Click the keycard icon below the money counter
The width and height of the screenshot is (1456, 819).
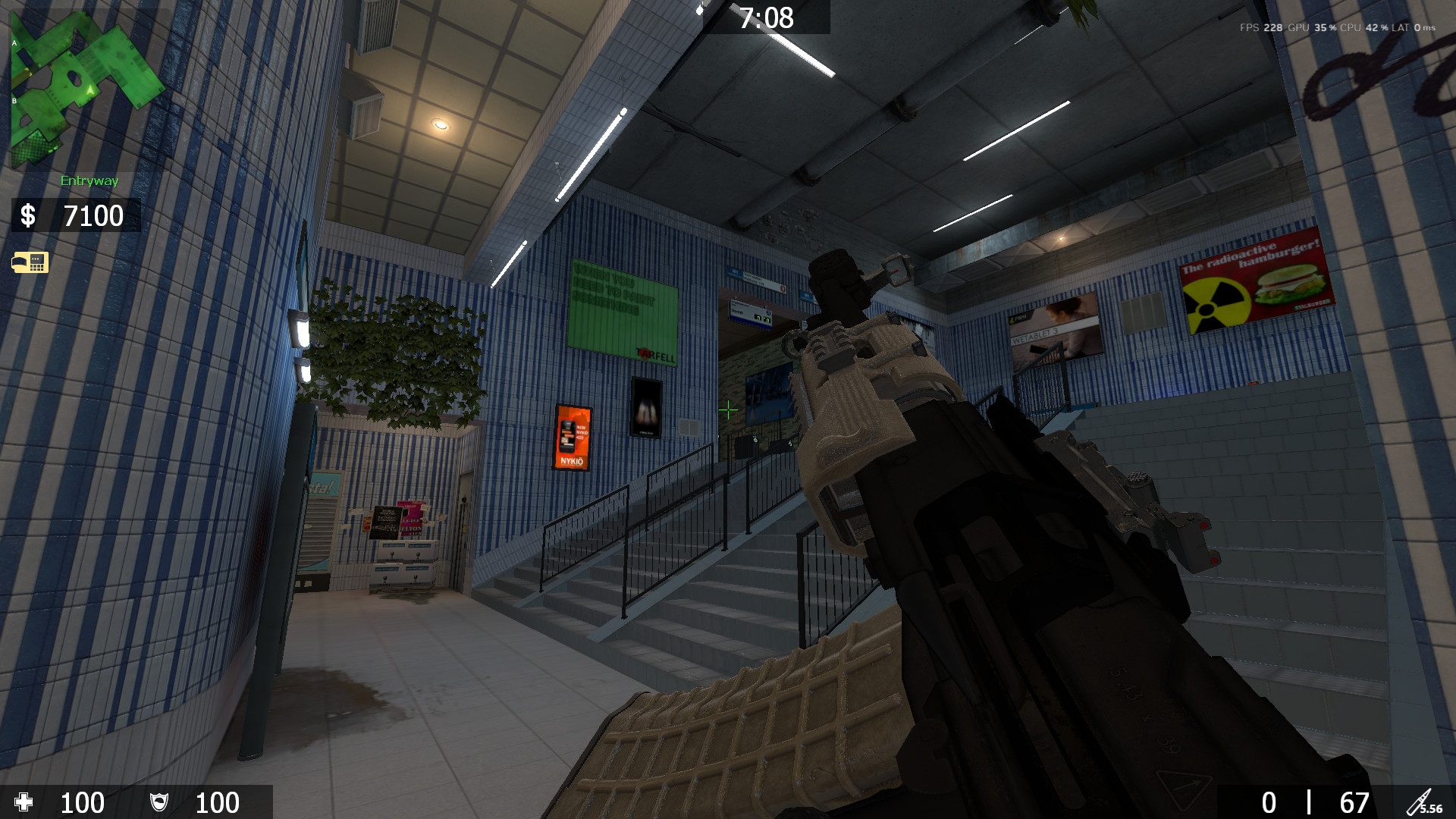[30, 262]
